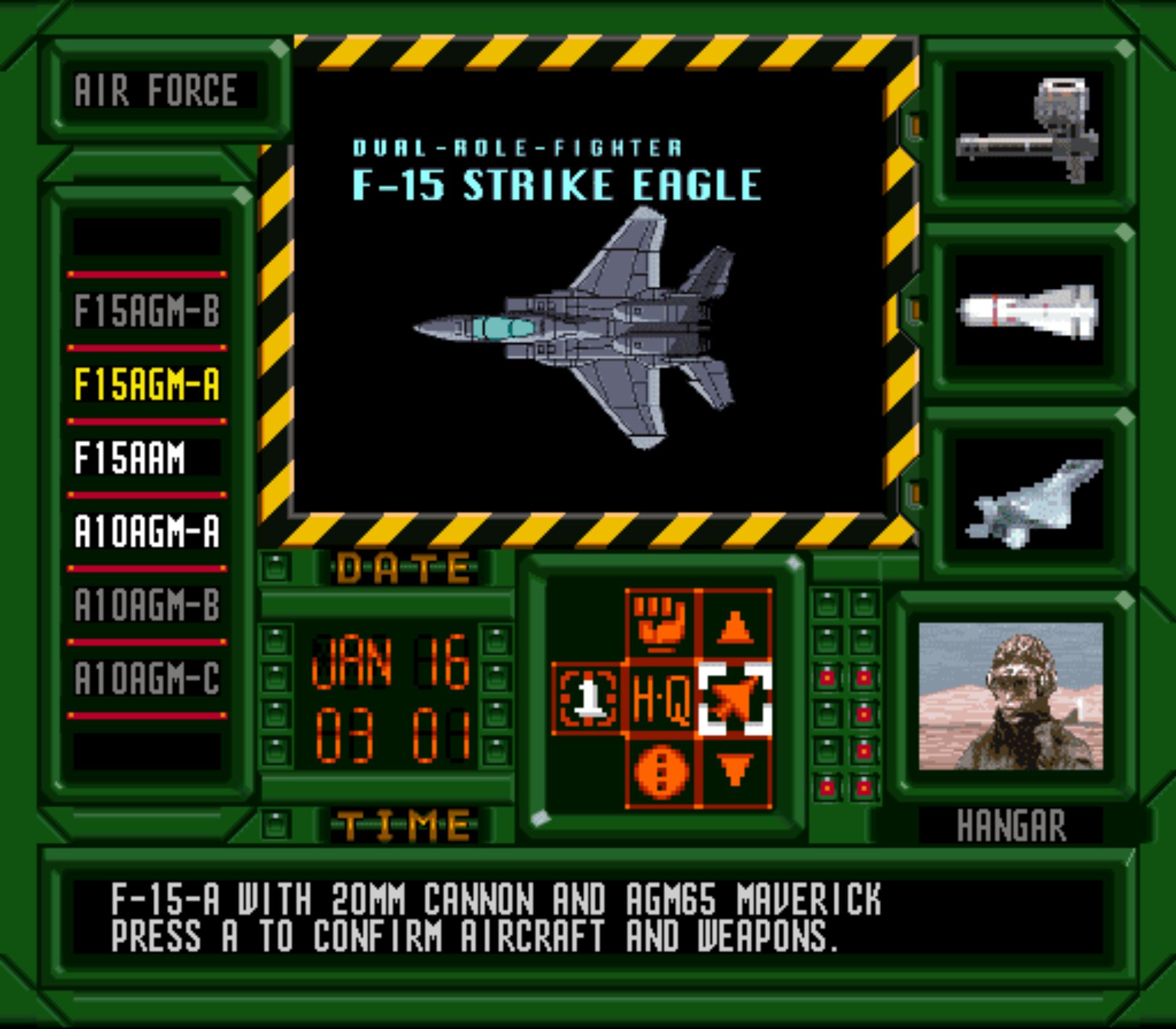The height and width of the screenshot is (1029, 1176).
Task: Select the A10AGM-C loadout
Action: tap(146, 678)
